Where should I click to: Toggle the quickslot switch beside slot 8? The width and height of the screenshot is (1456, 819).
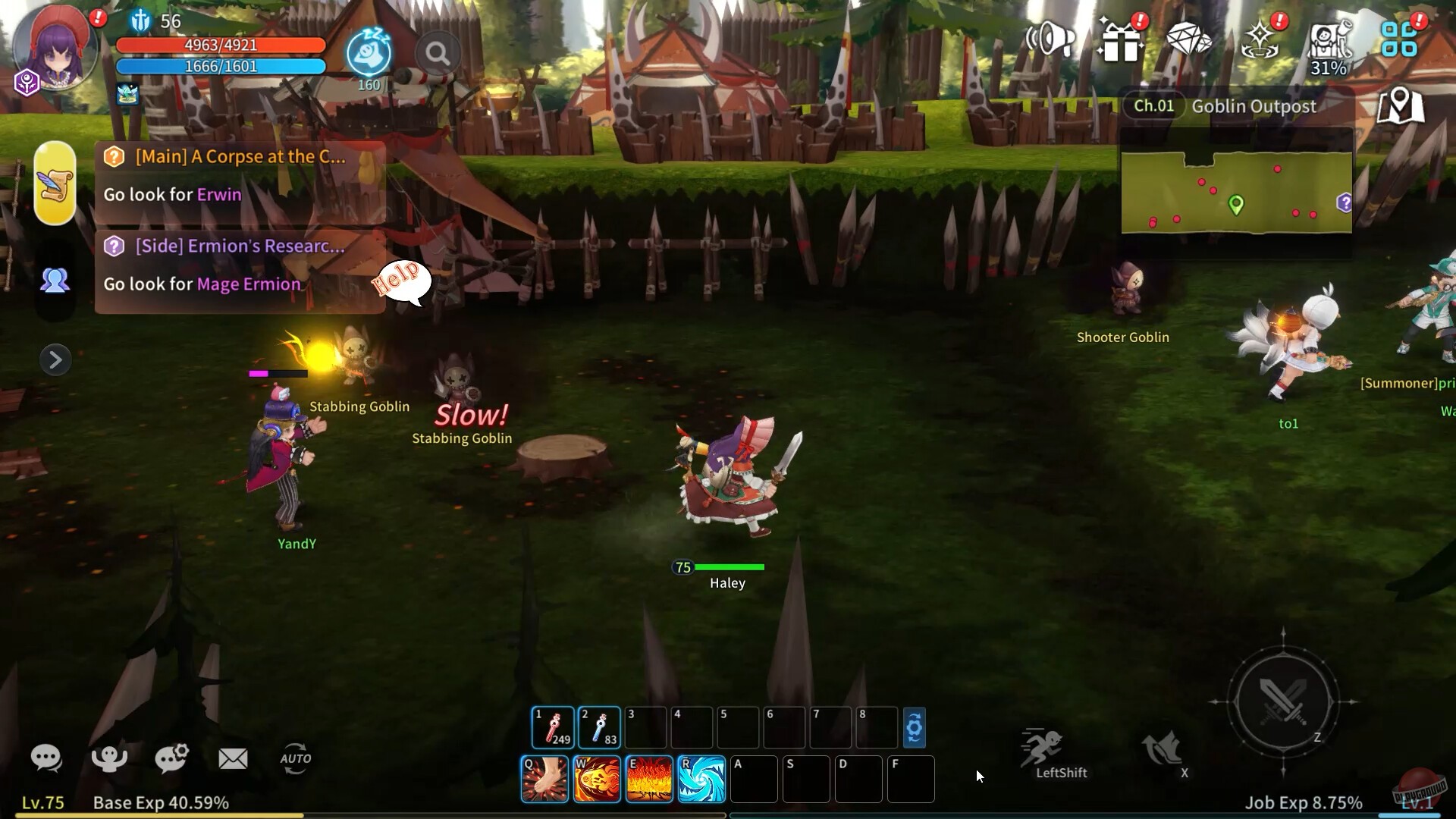click(x=915, y=727)
